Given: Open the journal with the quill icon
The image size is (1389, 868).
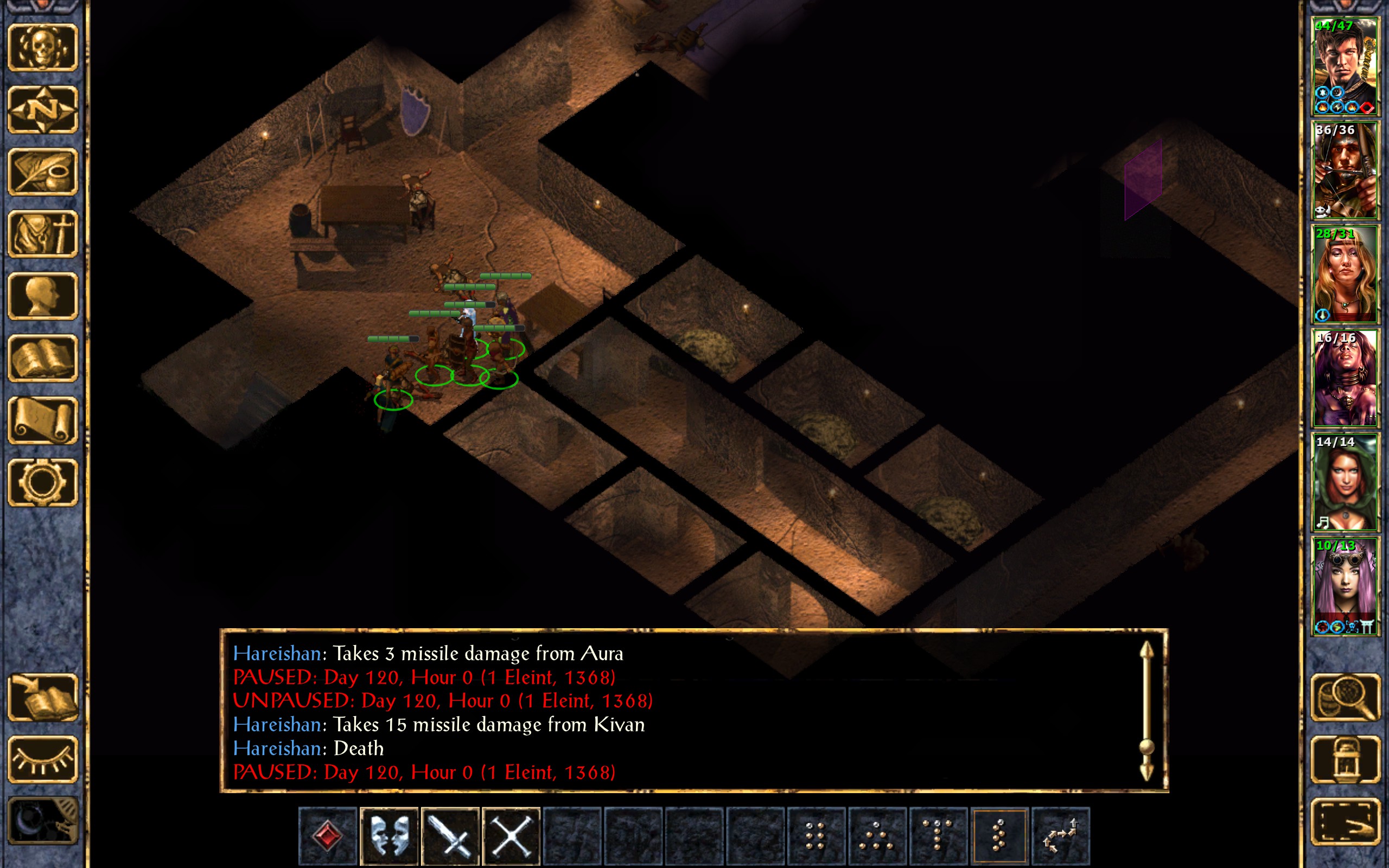Looking at the screenshot, I should pos(43,171).
